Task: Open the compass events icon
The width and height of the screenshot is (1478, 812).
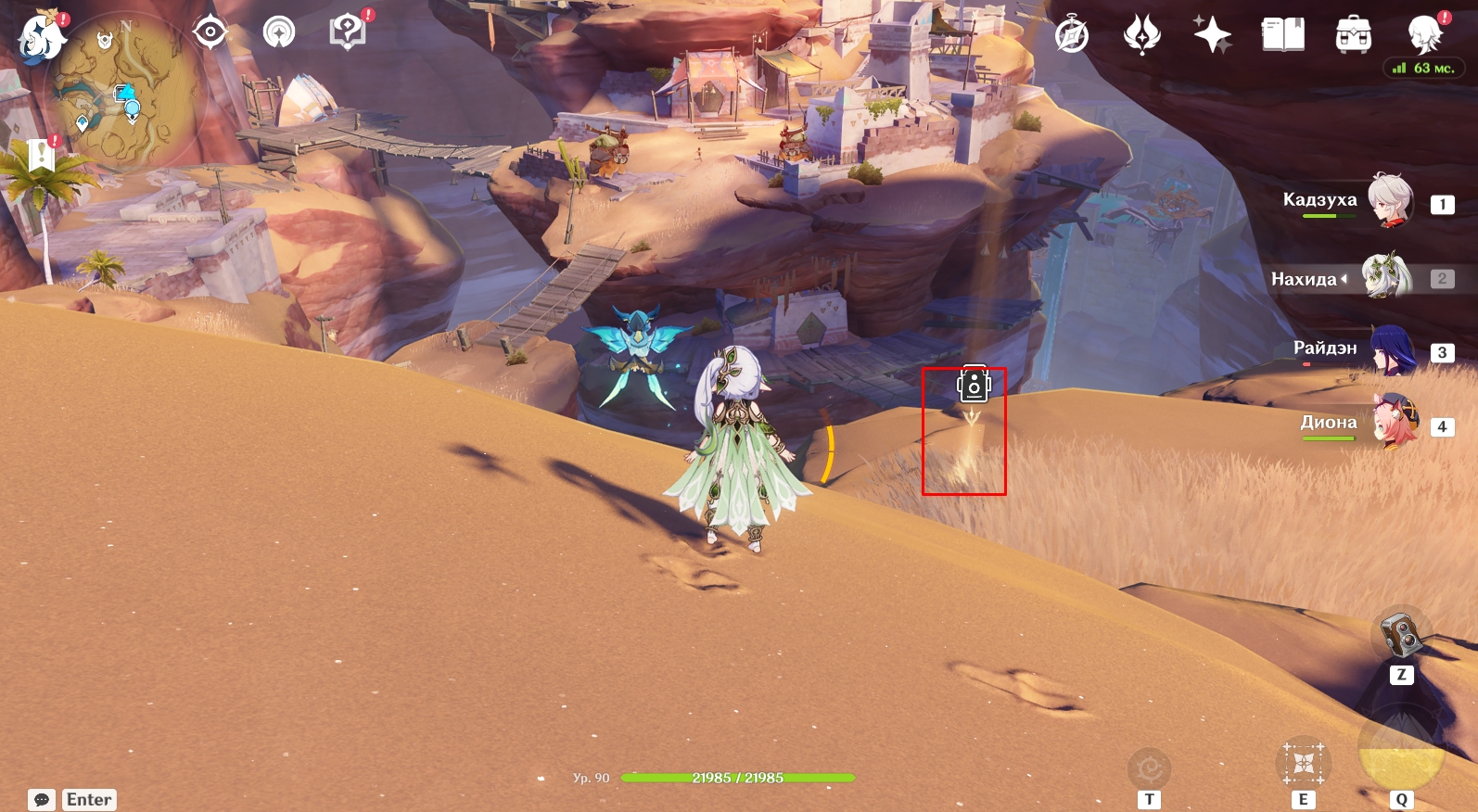Action: pos(1072,36)
